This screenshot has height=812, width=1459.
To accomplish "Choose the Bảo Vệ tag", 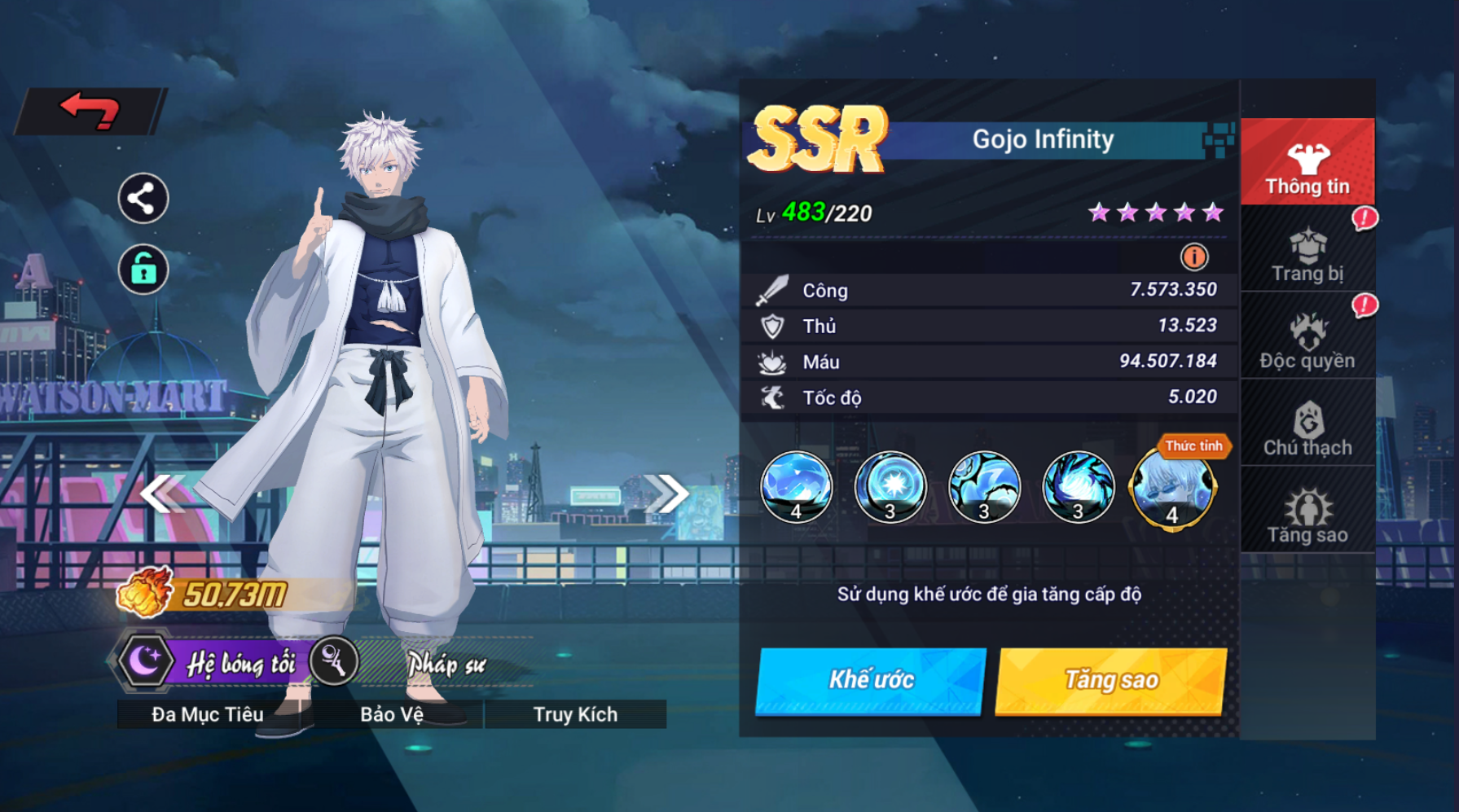I will tap(392, 714).
